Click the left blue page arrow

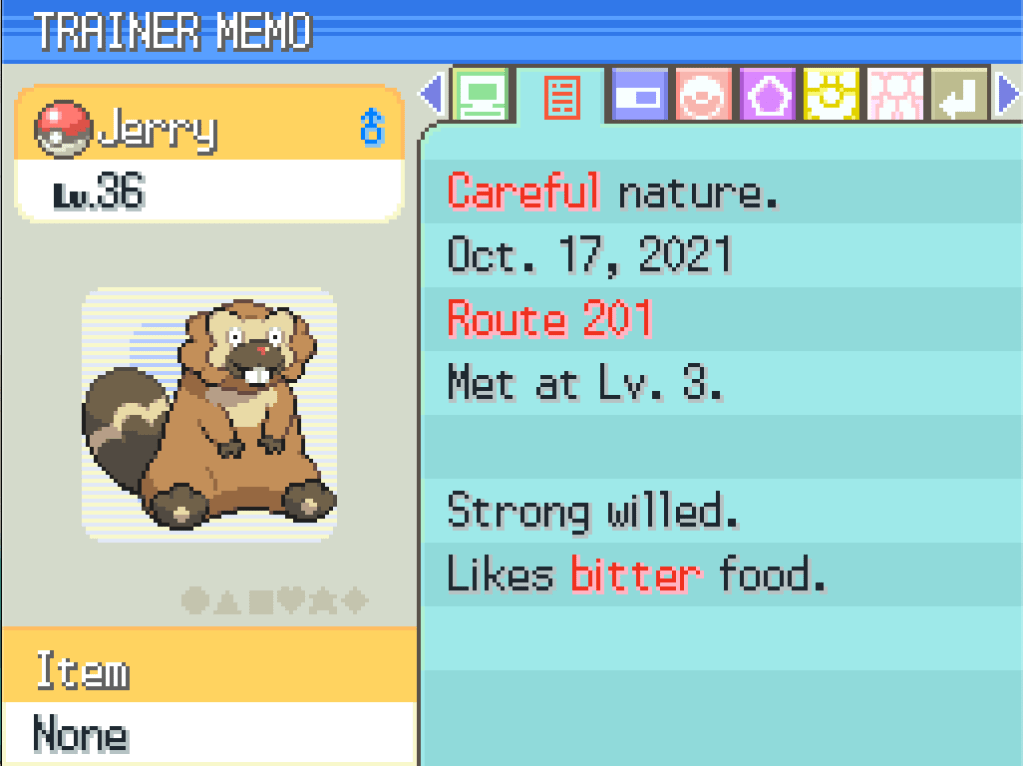click(433, 96)
